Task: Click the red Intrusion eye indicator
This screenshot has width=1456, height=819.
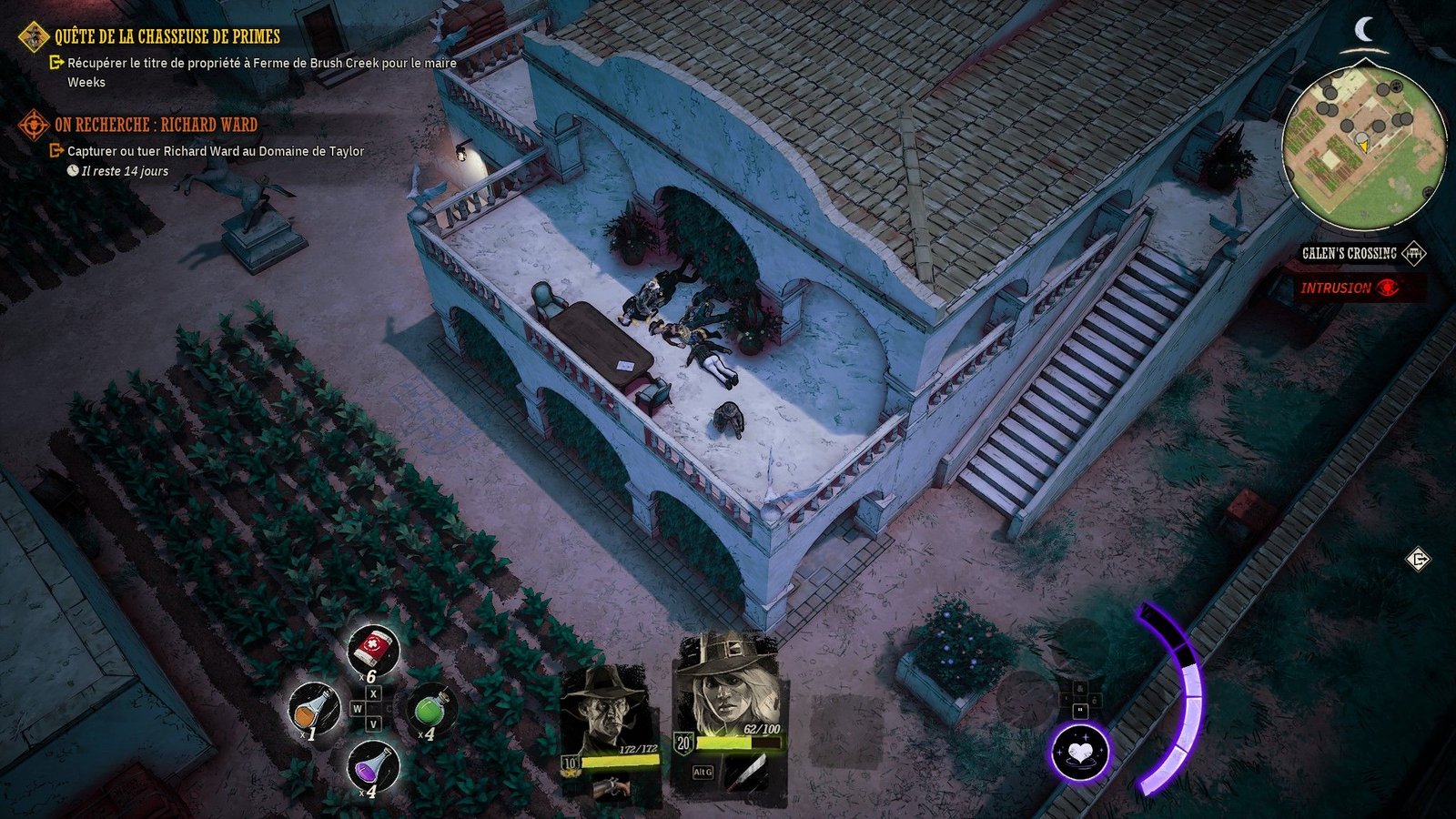Action: click(1387, 288)
